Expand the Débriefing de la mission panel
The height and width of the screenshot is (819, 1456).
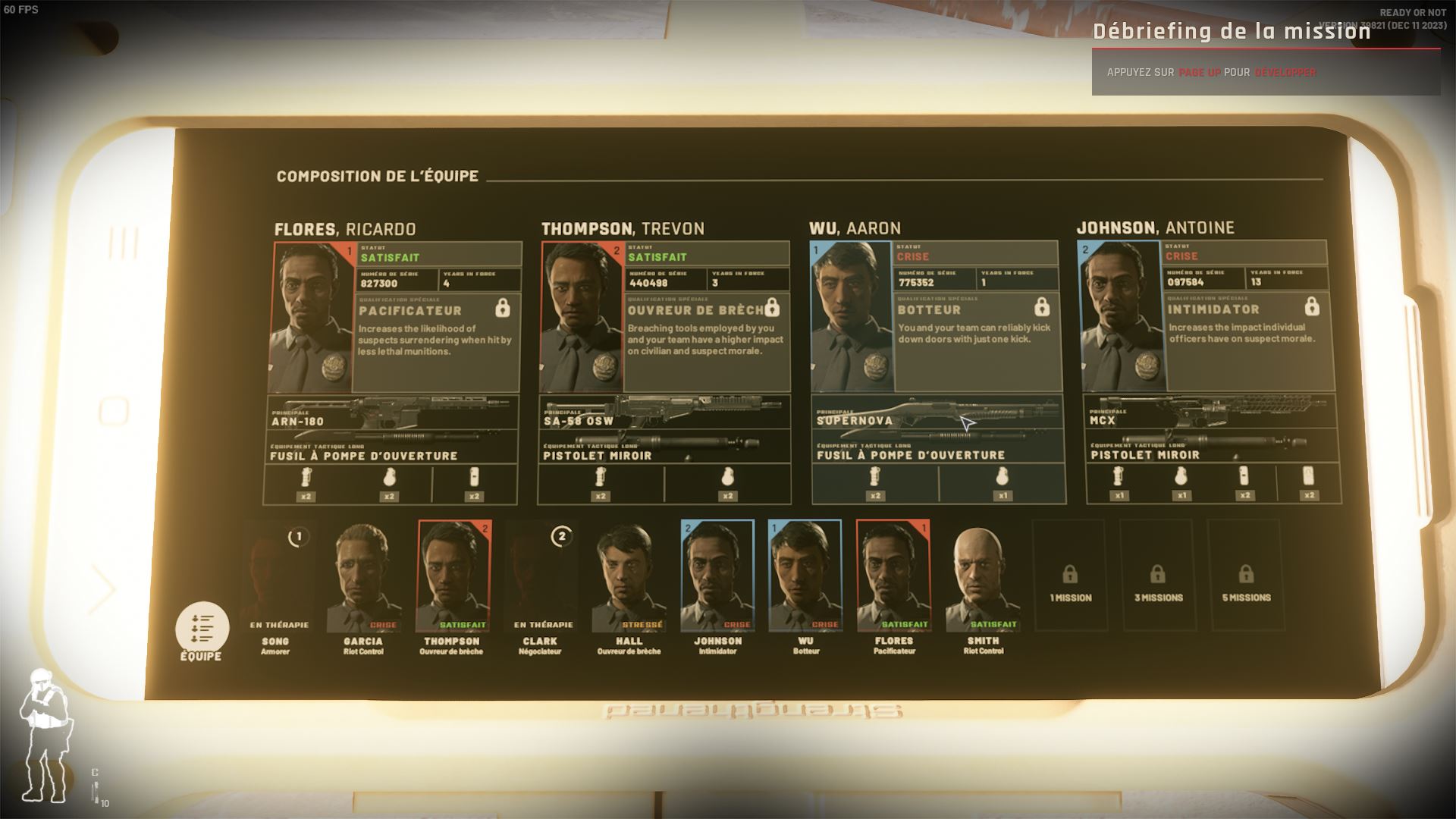point(1265,72)
